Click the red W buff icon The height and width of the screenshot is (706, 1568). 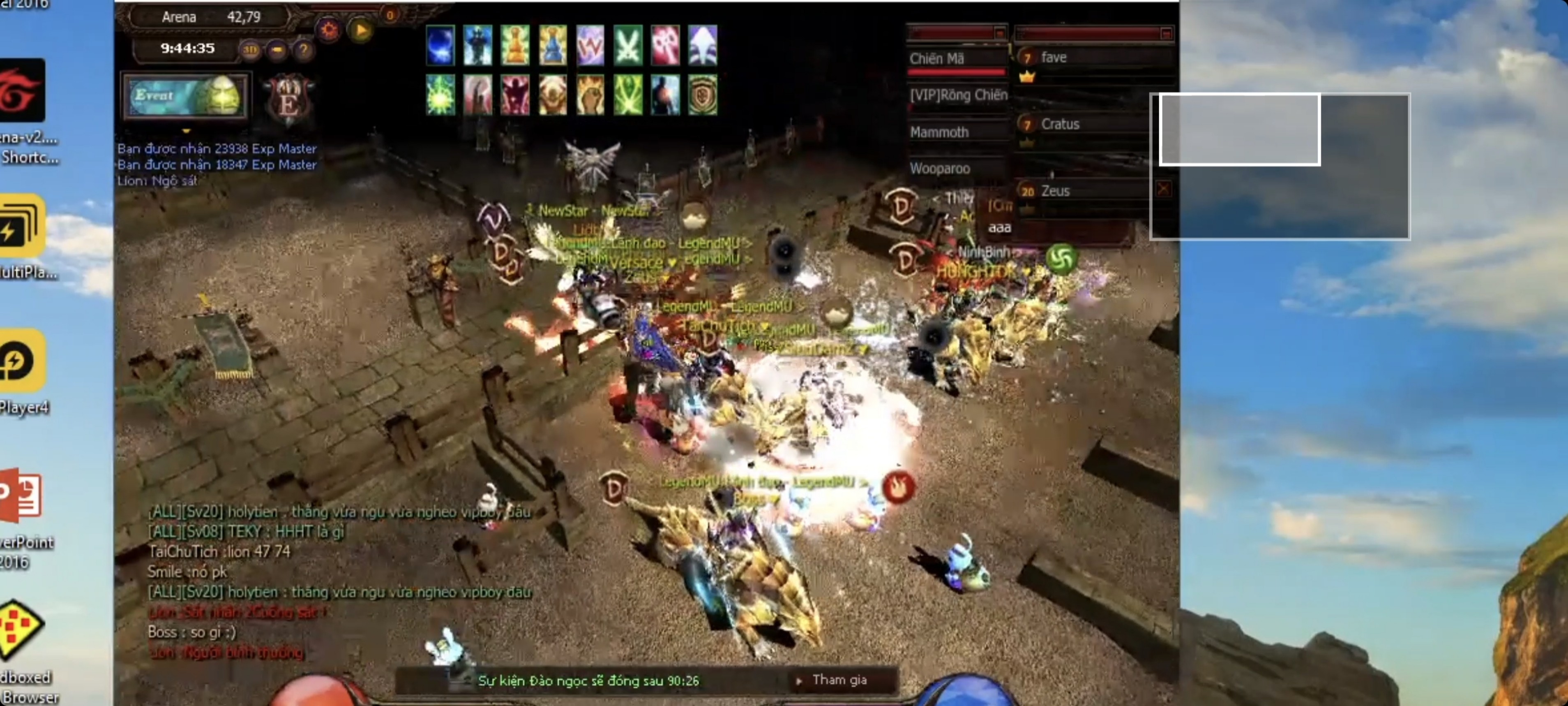coord(590,46)
